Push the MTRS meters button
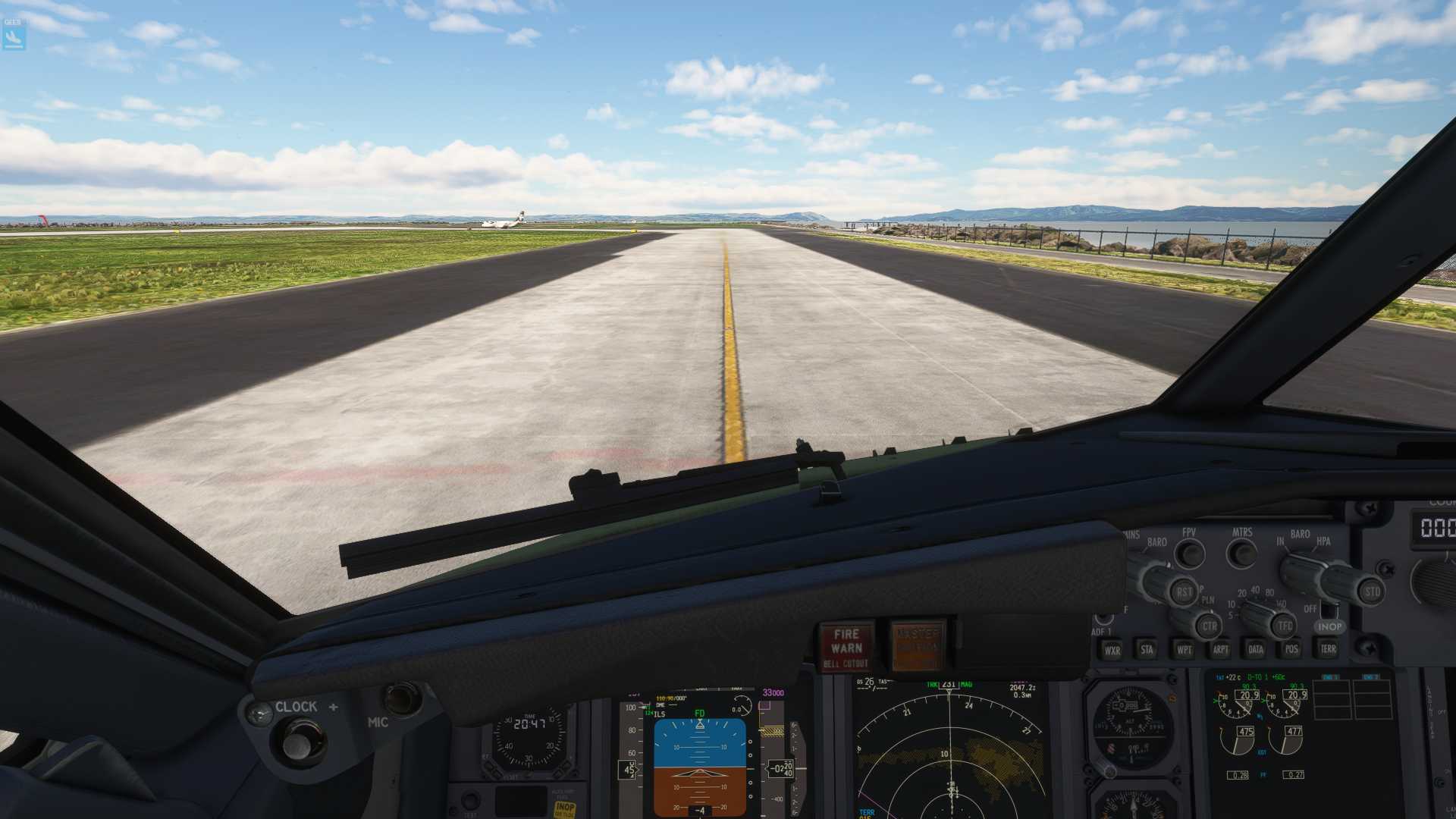The height and width of the screenshot is (819, 1456). pos(1242,554)
